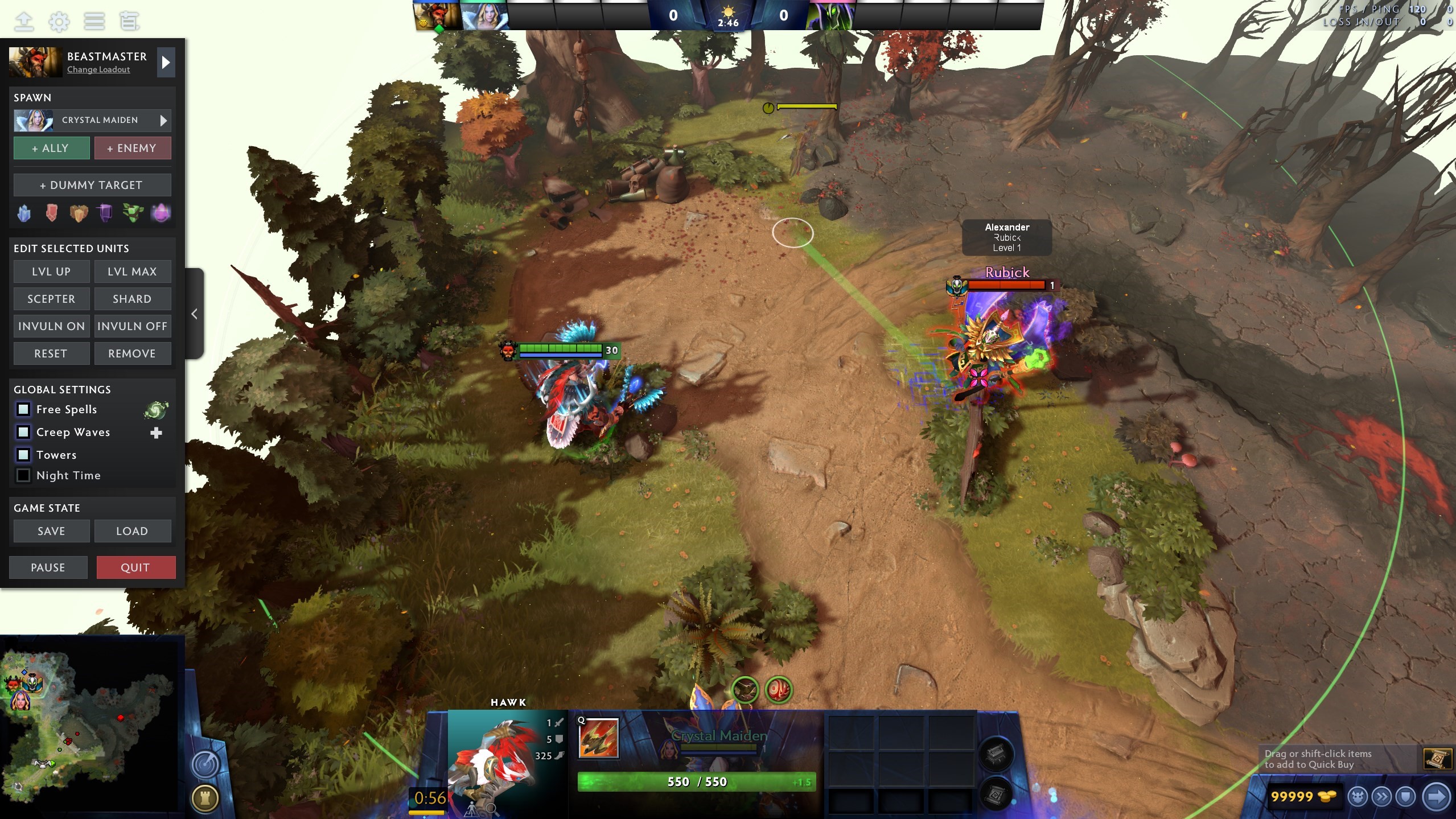Collapse the demo sidebar with the left chevron
Image resolution: width=1456 pixels, height=819 pixels.
[x=194, y=314]
